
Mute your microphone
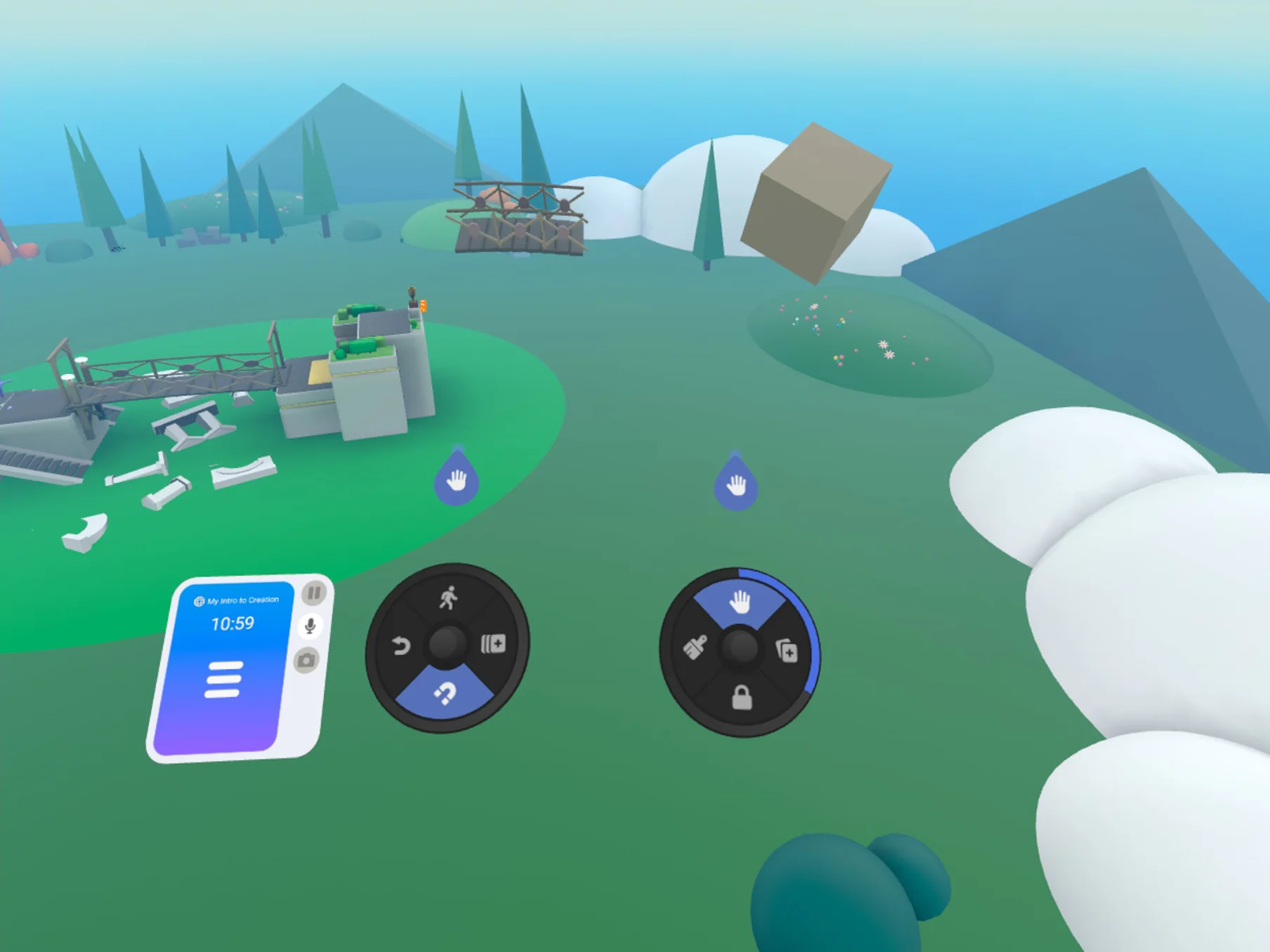click(x=311, y=627)
